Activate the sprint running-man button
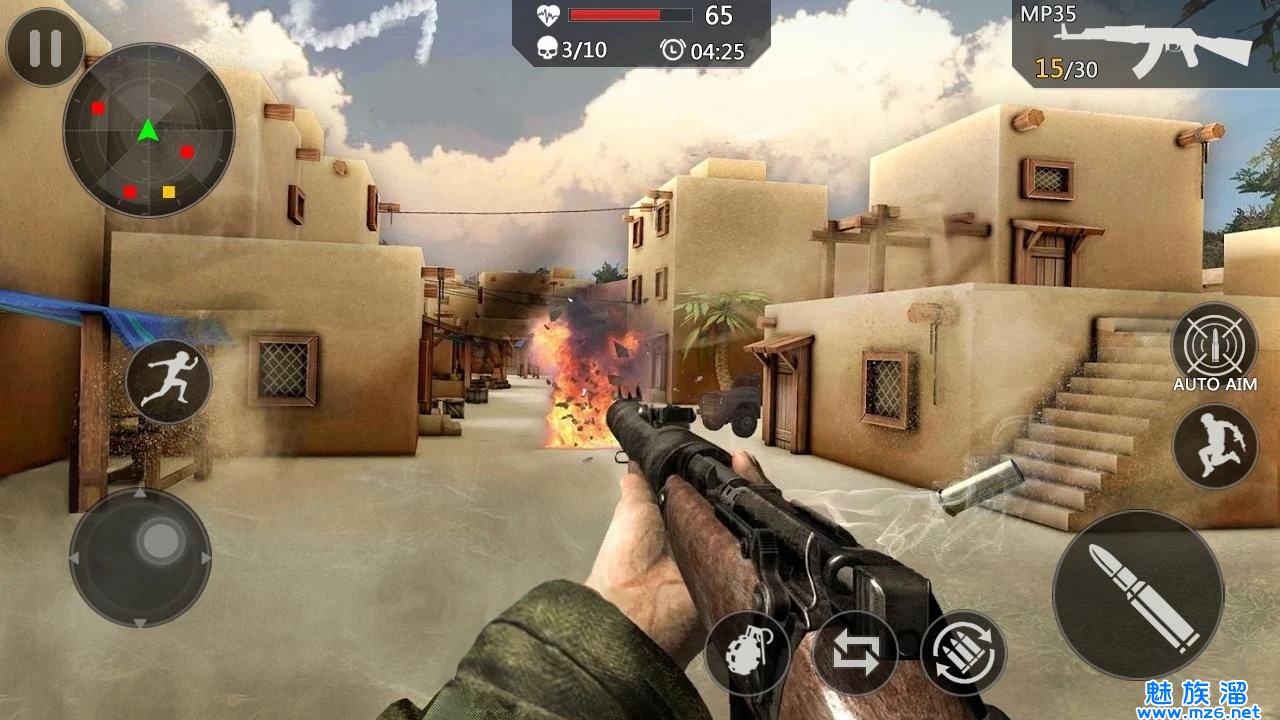This screenshot has height=720, width=1280. [x=168, y=381]
